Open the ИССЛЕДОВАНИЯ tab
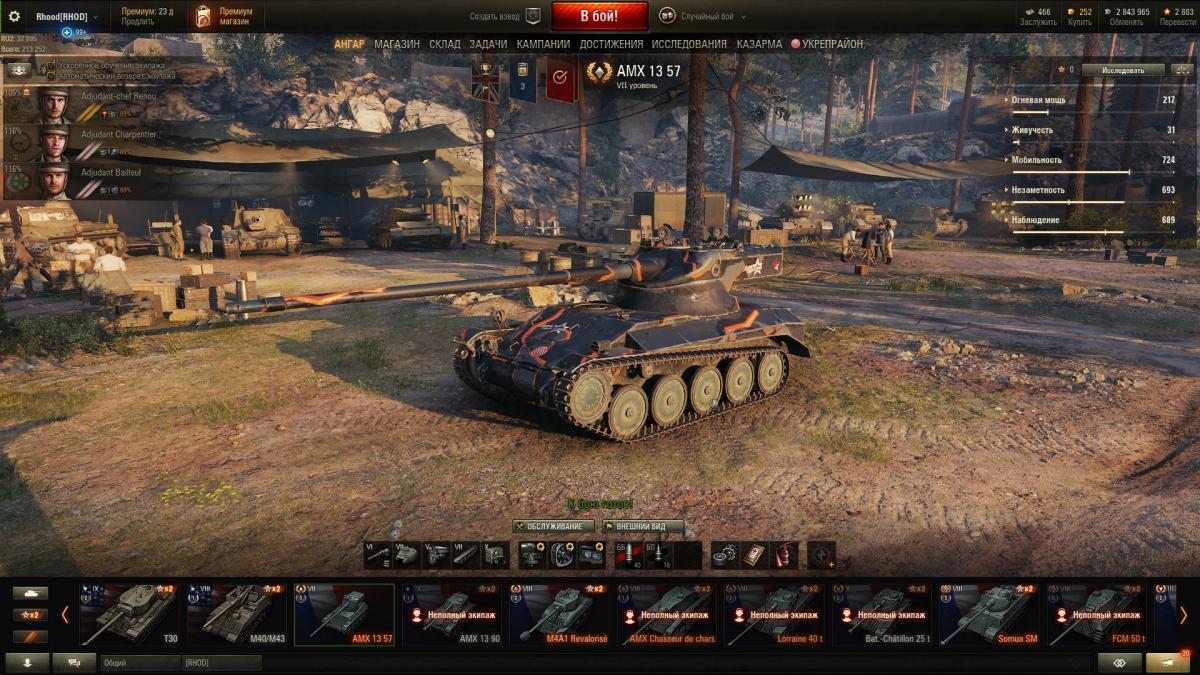Screen dimensions: 1200x675 point(689,44)
